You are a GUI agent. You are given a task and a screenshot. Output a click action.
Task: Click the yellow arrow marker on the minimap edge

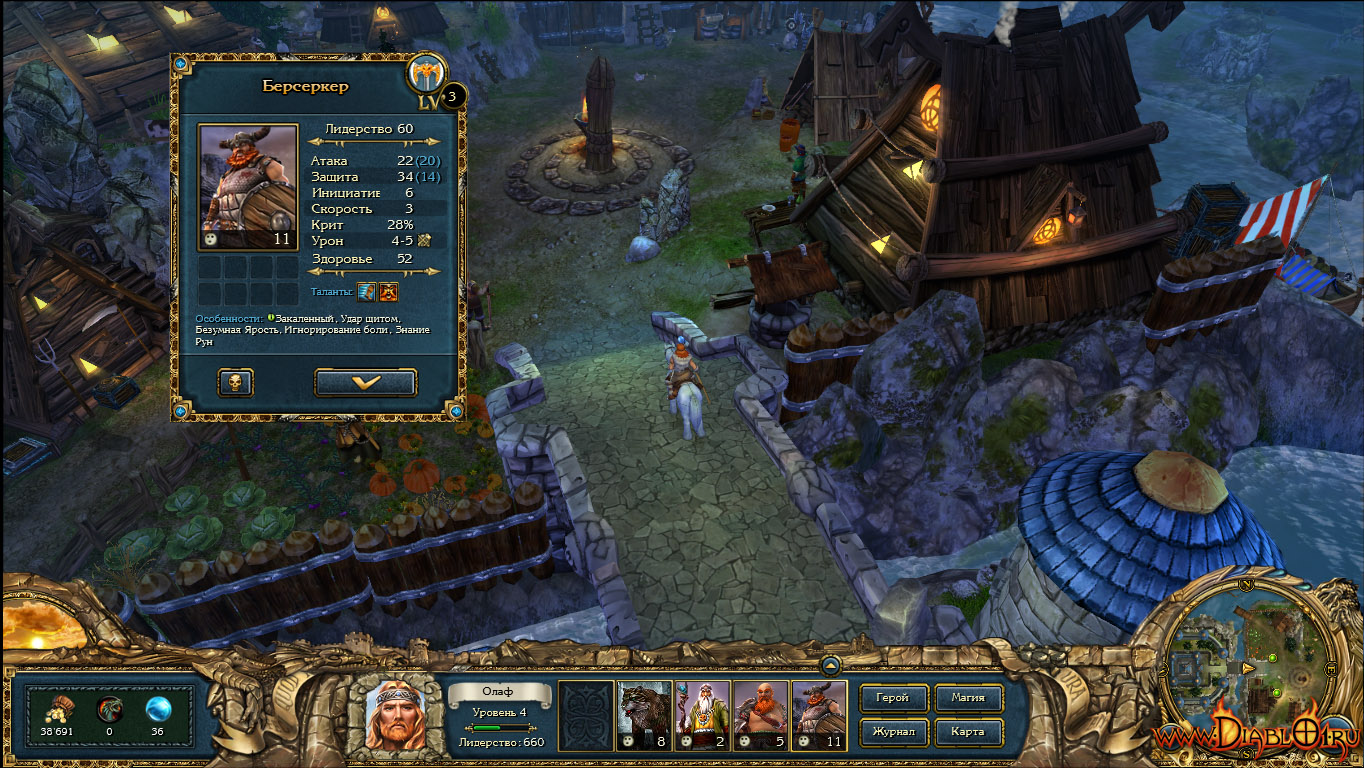[x=1248, y=667]
